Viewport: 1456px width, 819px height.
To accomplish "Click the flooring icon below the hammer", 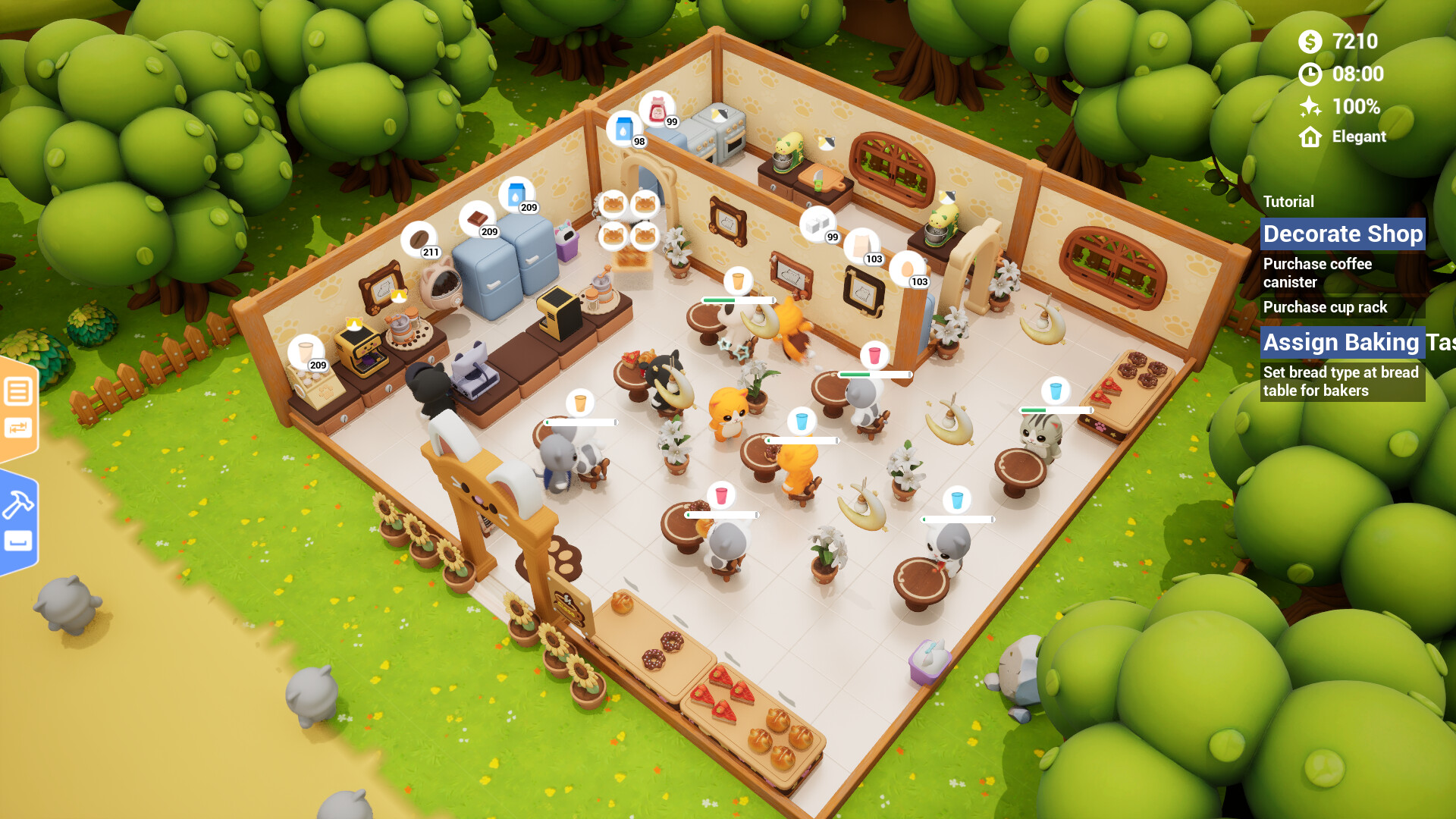I will point(18,540).
